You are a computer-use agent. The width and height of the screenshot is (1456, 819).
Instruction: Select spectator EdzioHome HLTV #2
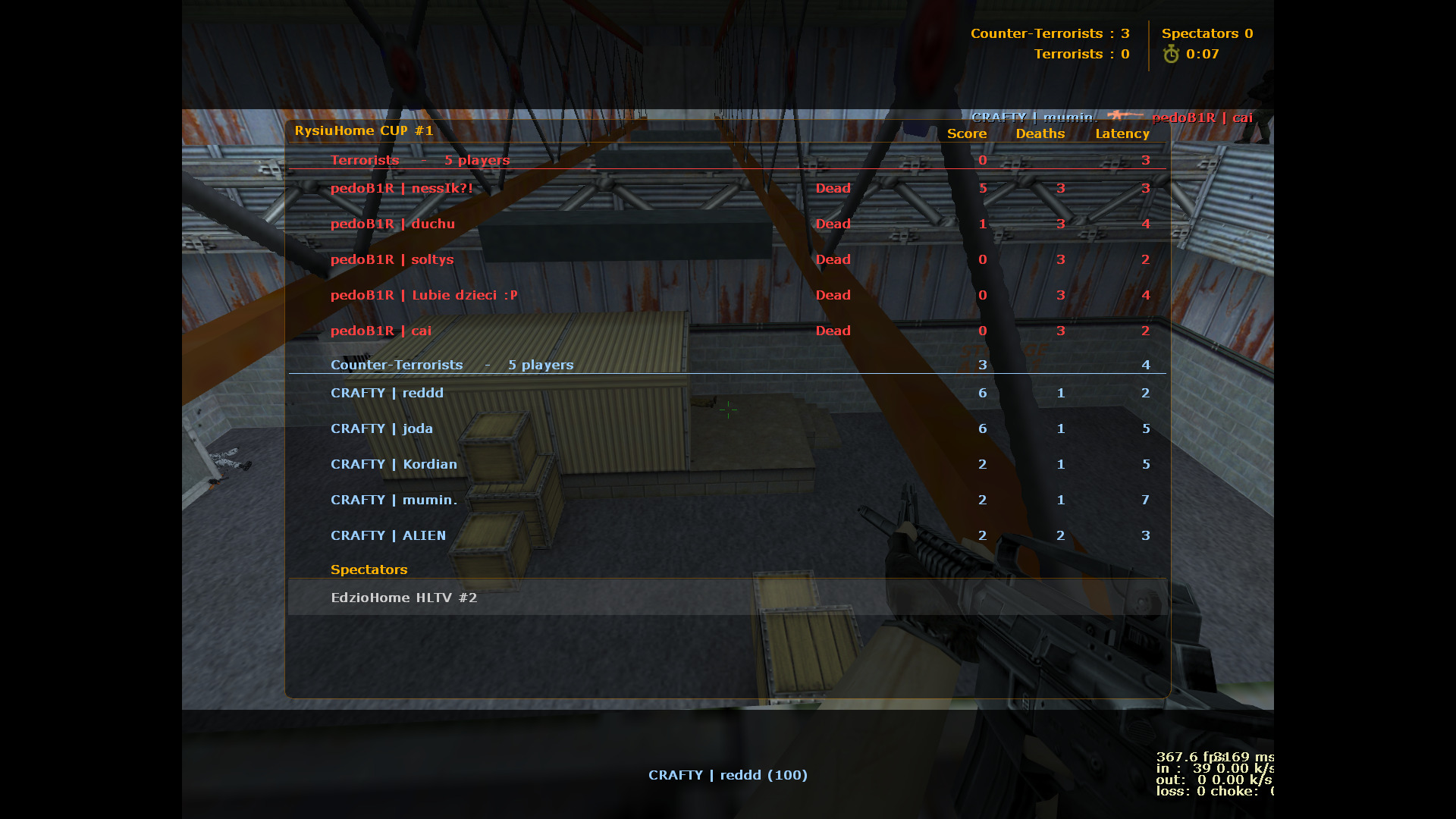[404, 598]
